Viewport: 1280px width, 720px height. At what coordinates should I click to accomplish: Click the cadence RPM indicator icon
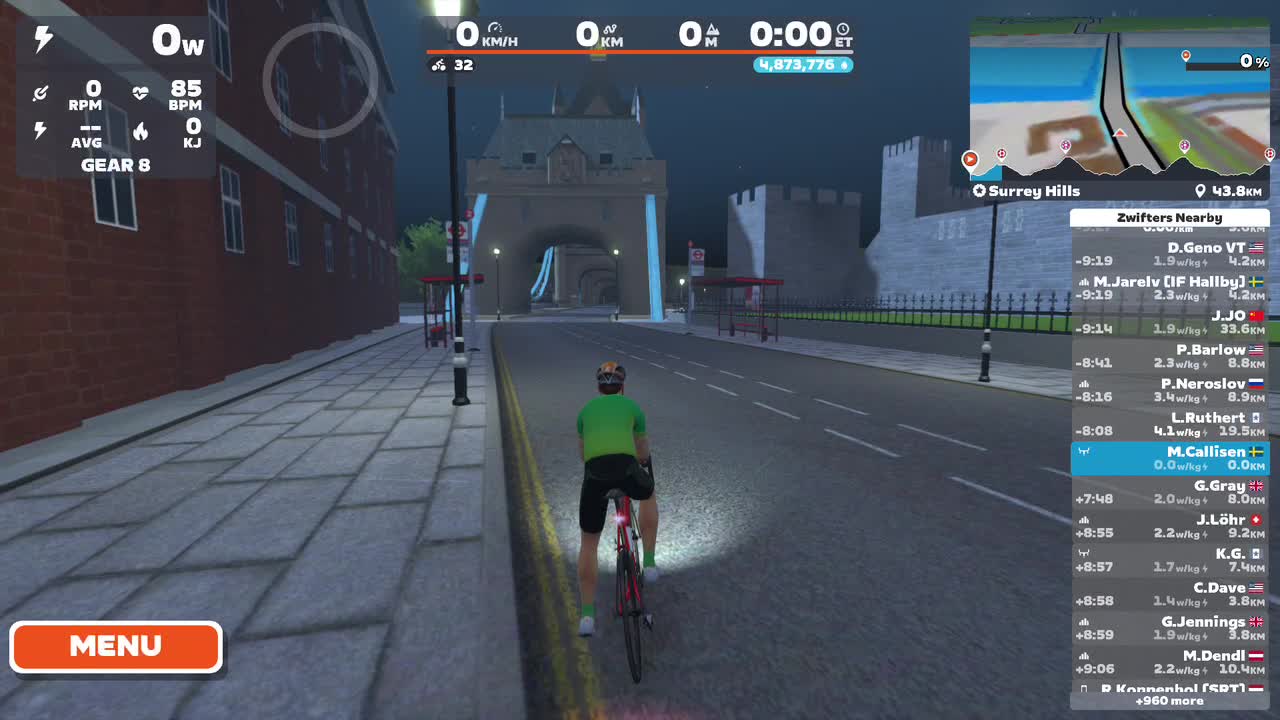point(41,92)
